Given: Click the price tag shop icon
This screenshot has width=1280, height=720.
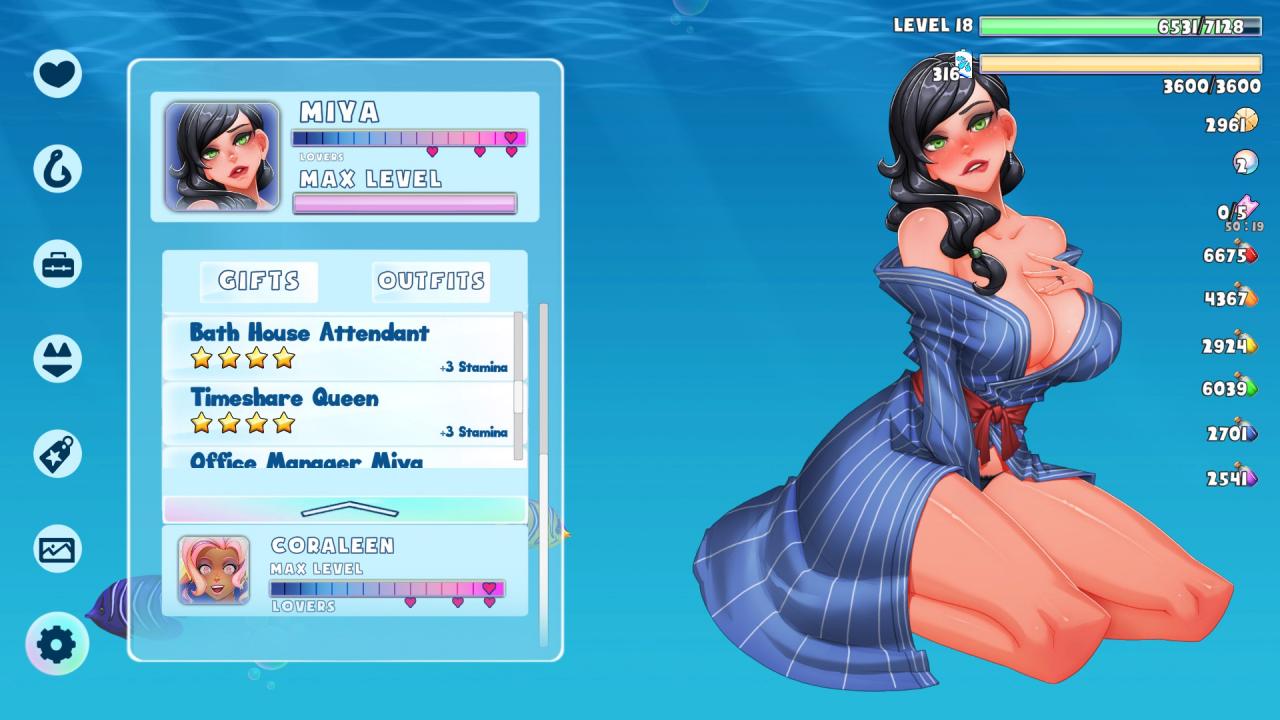Looking at the screenshot, I should 57,454.
